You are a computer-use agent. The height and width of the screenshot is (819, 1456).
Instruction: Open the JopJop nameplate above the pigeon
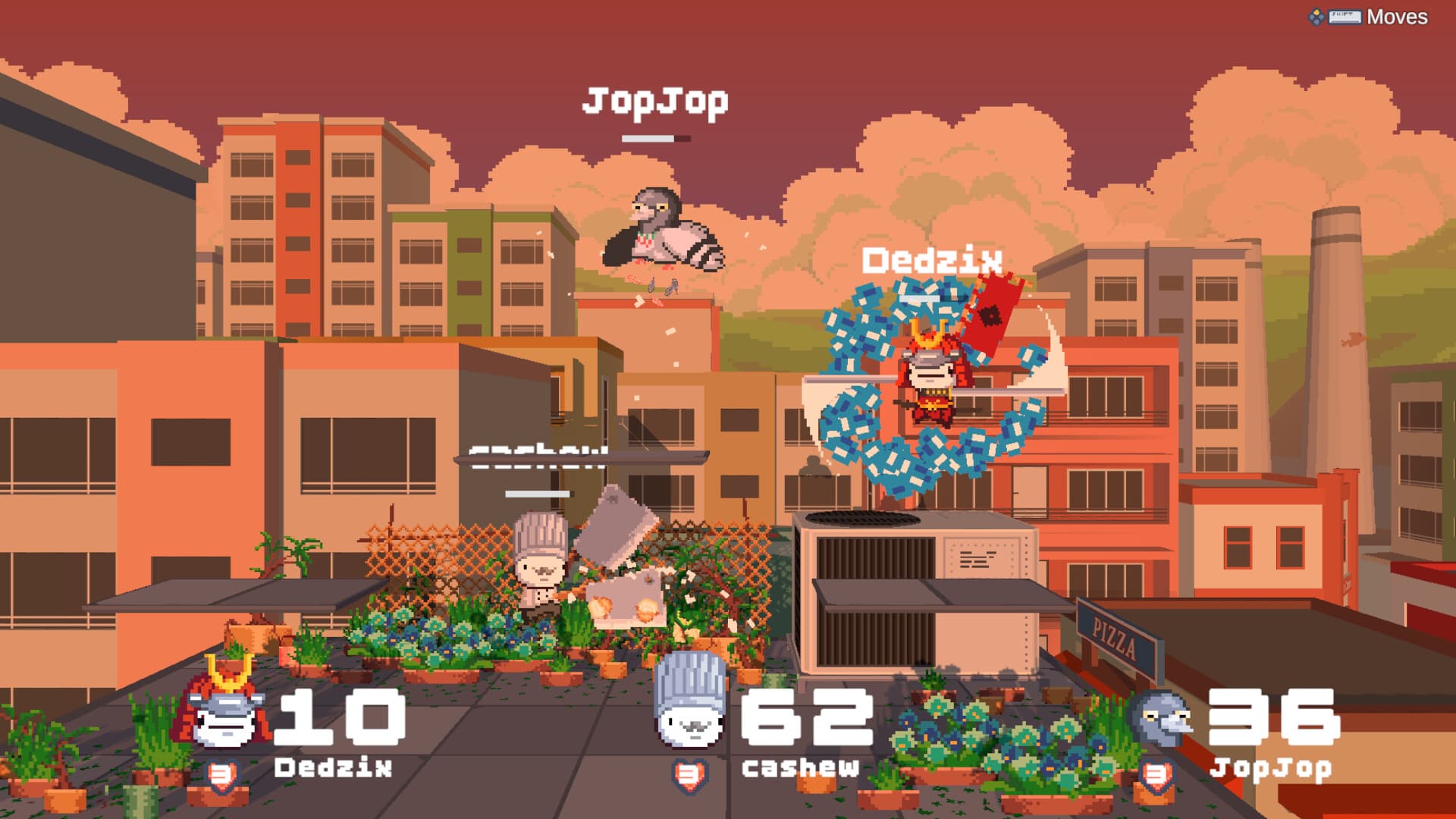point(656,100)
